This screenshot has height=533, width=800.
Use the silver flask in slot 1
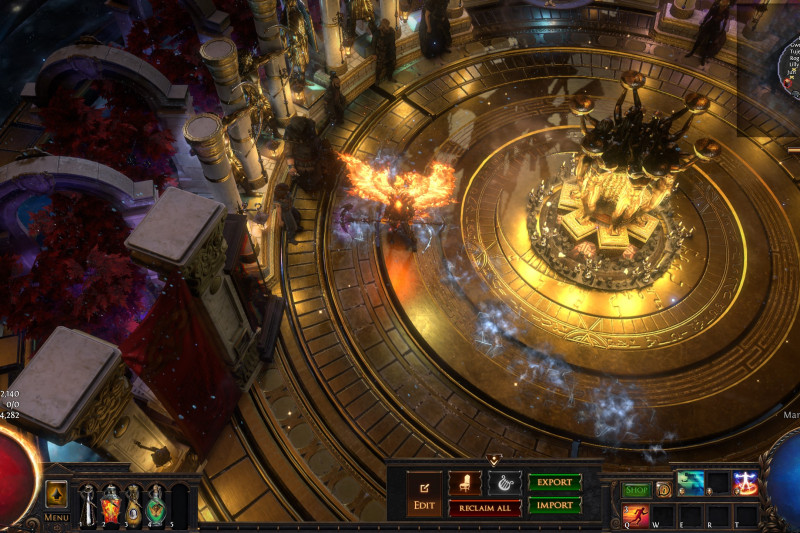coord(88,504)
